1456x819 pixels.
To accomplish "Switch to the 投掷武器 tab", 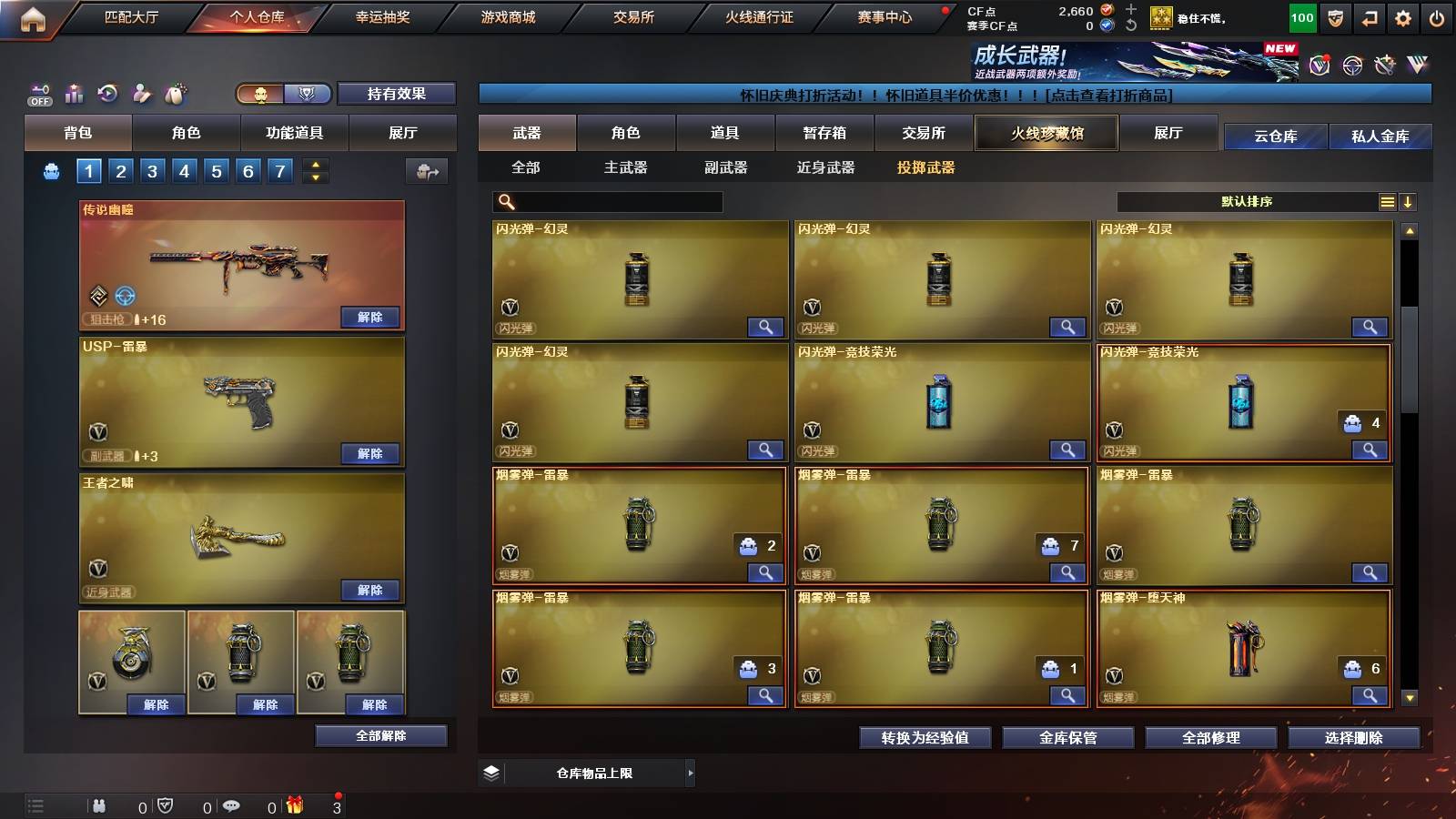I will click(926, 167).
